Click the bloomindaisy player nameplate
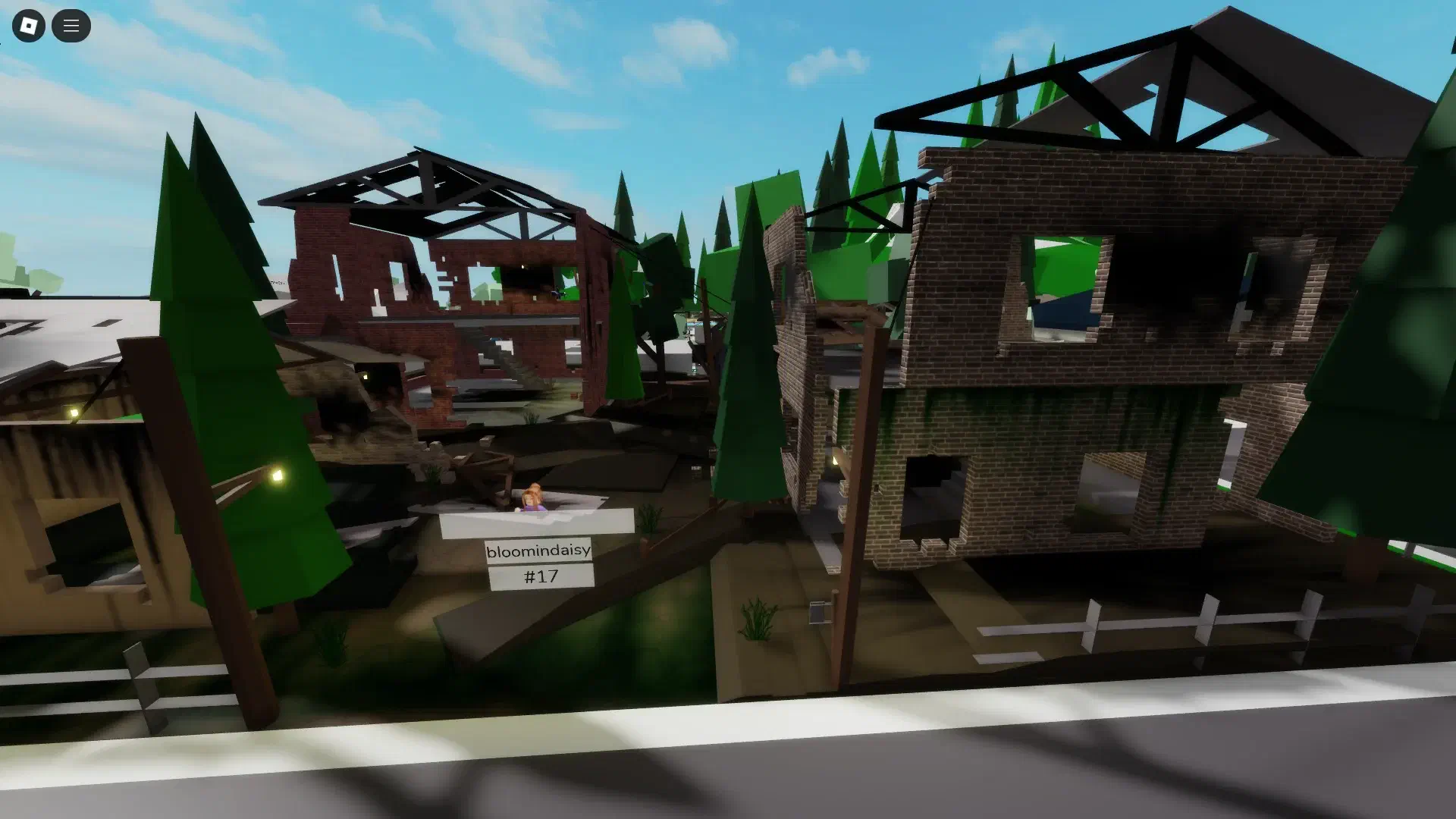Viewport: 1456px width, 819px height. click(x=538, y=552)
